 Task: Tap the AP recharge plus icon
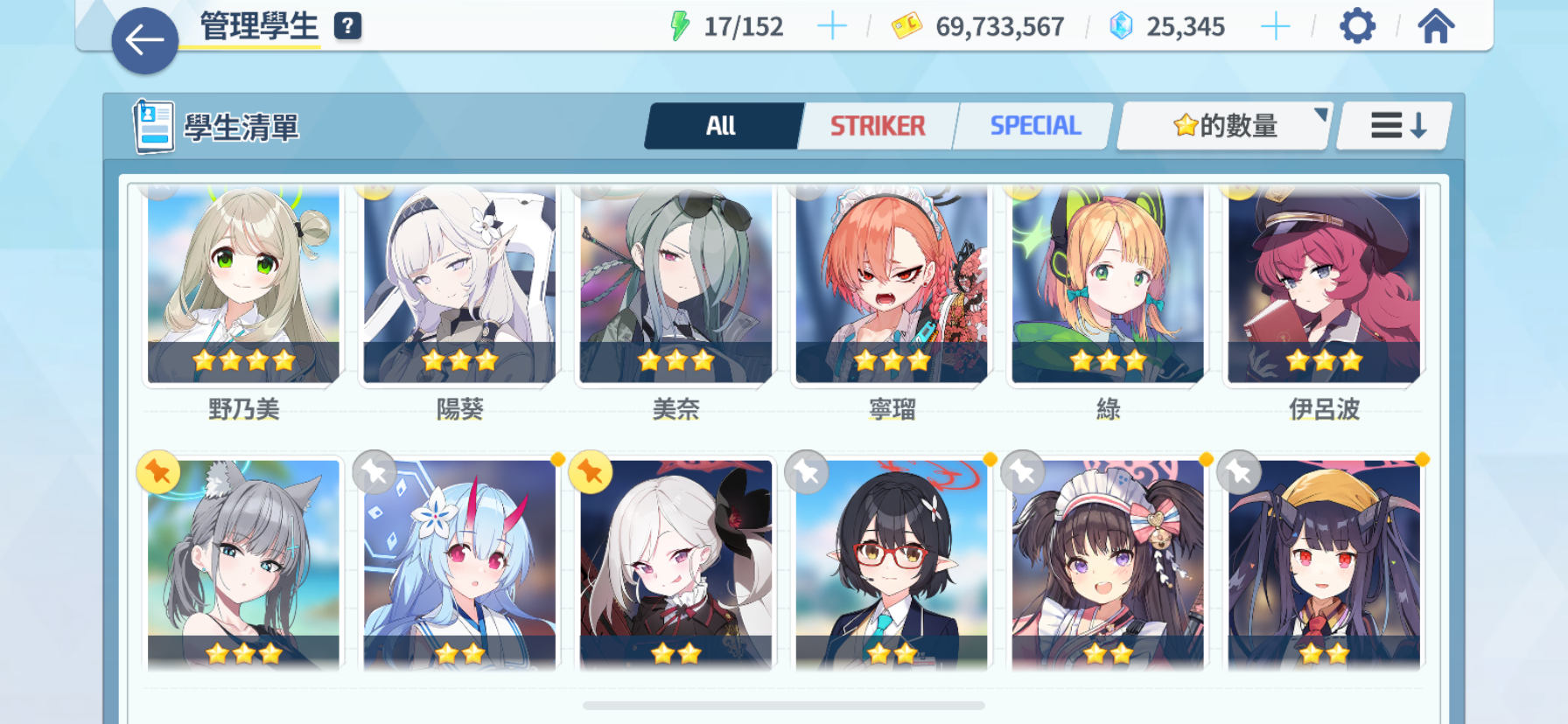[x=832, y=26]
